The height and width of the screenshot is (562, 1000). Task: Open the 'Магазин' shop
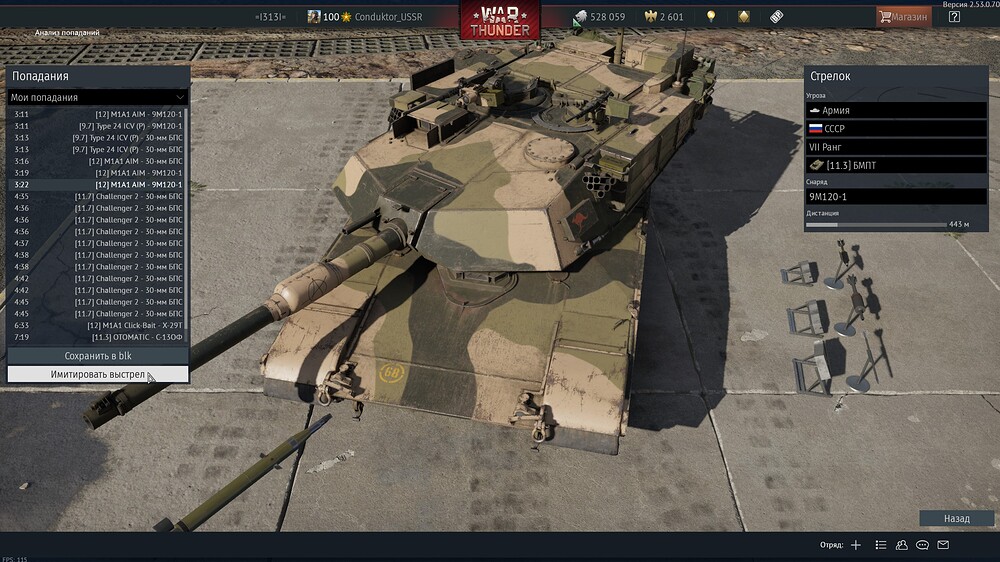(x=902, y=17)
